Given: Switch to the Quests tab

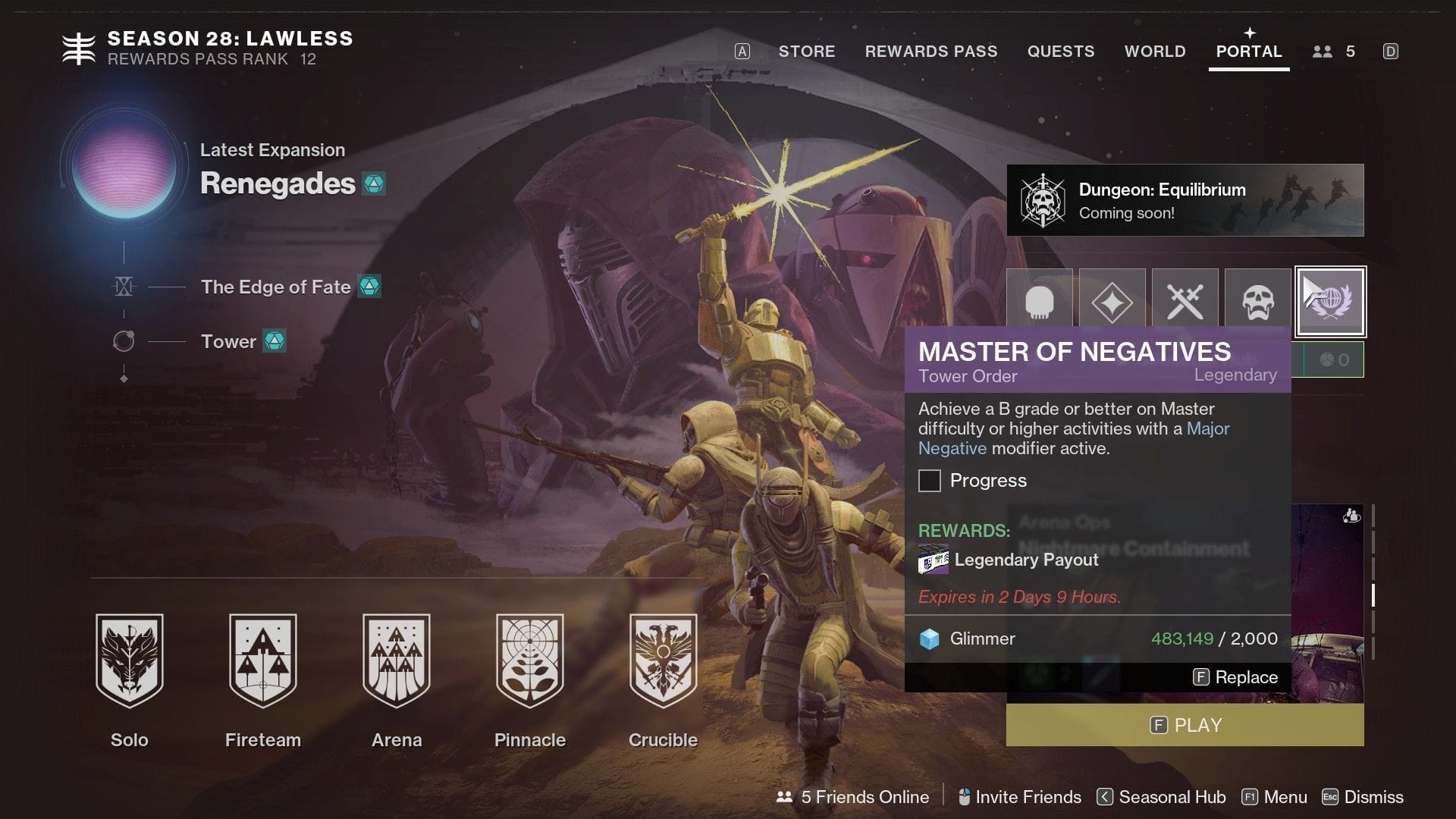Looking at the screenshot, I should [x=1061, y=51].
